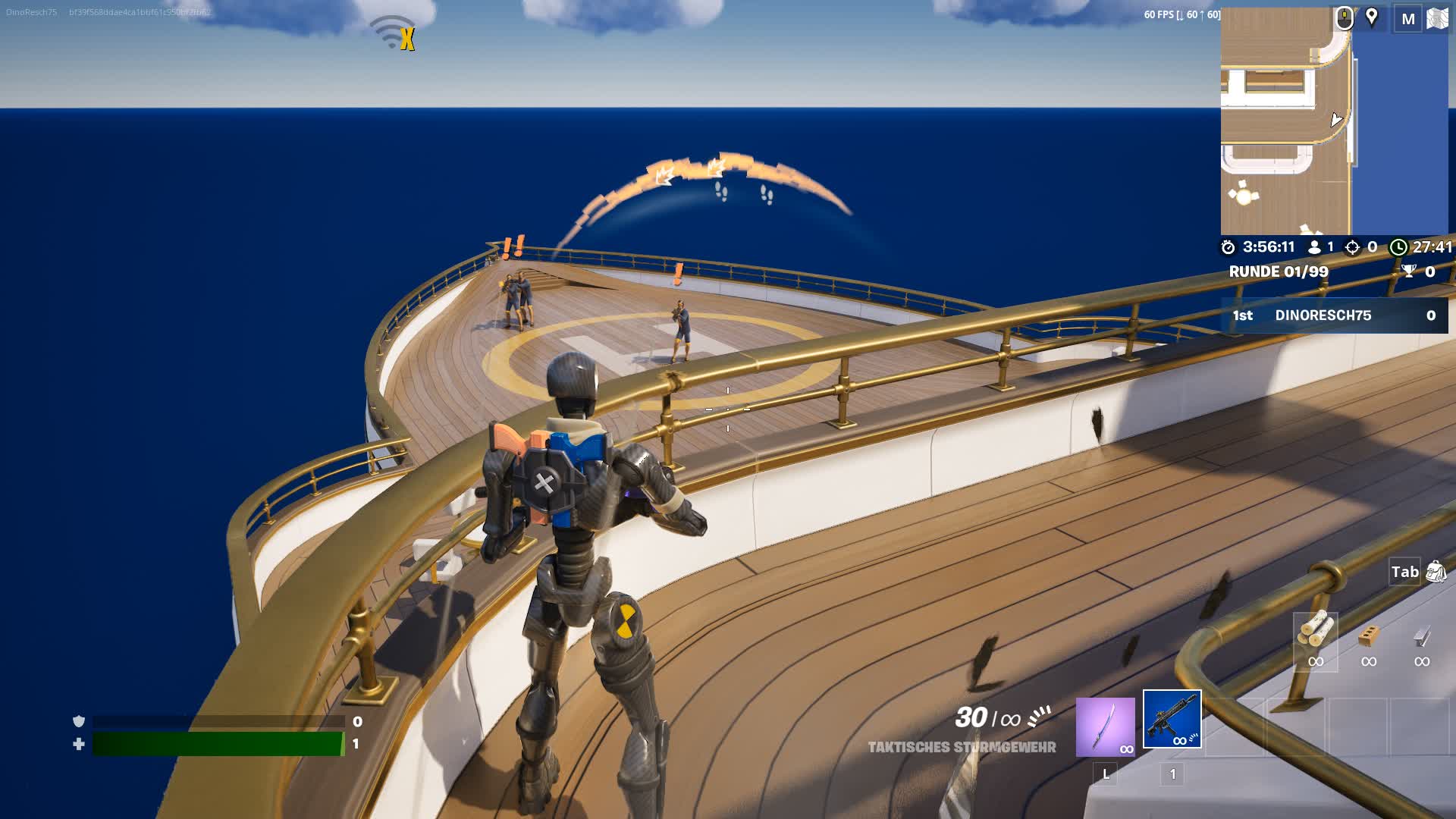Viewport: 1456px width, 819px height.
Task: Click the trophy icon beside the score
Action: pos(1409,270)
